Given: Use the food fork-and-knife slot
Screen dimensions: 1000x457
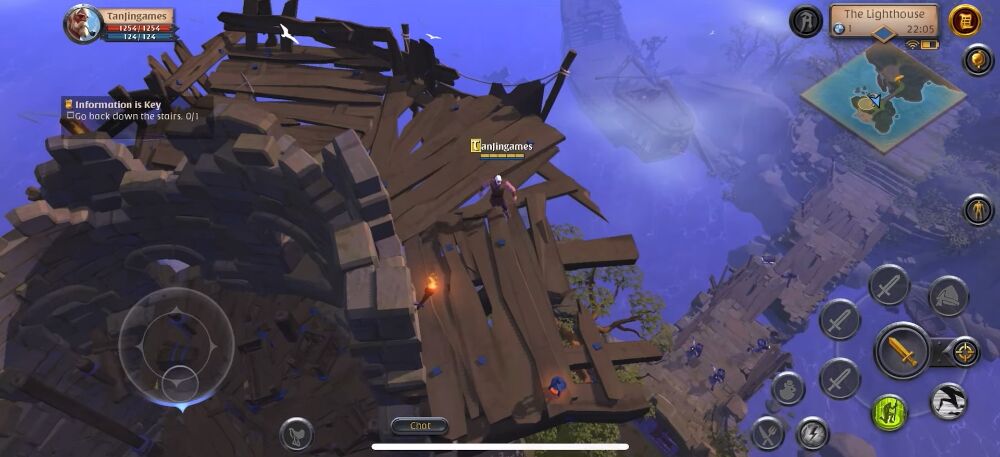Looking at the screenshot, I should pyautogui.click(x=767, y=433).
